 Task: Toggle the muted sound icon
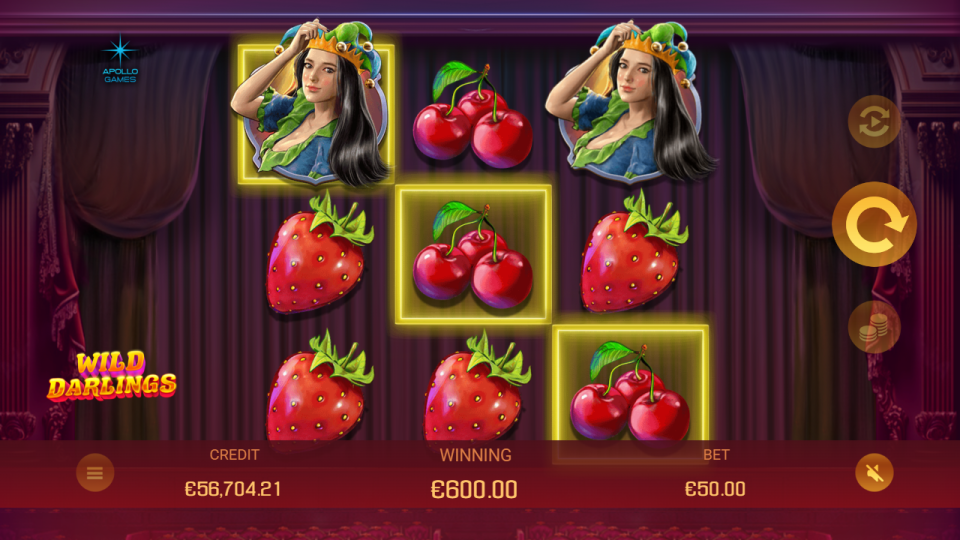coord(874,473)
